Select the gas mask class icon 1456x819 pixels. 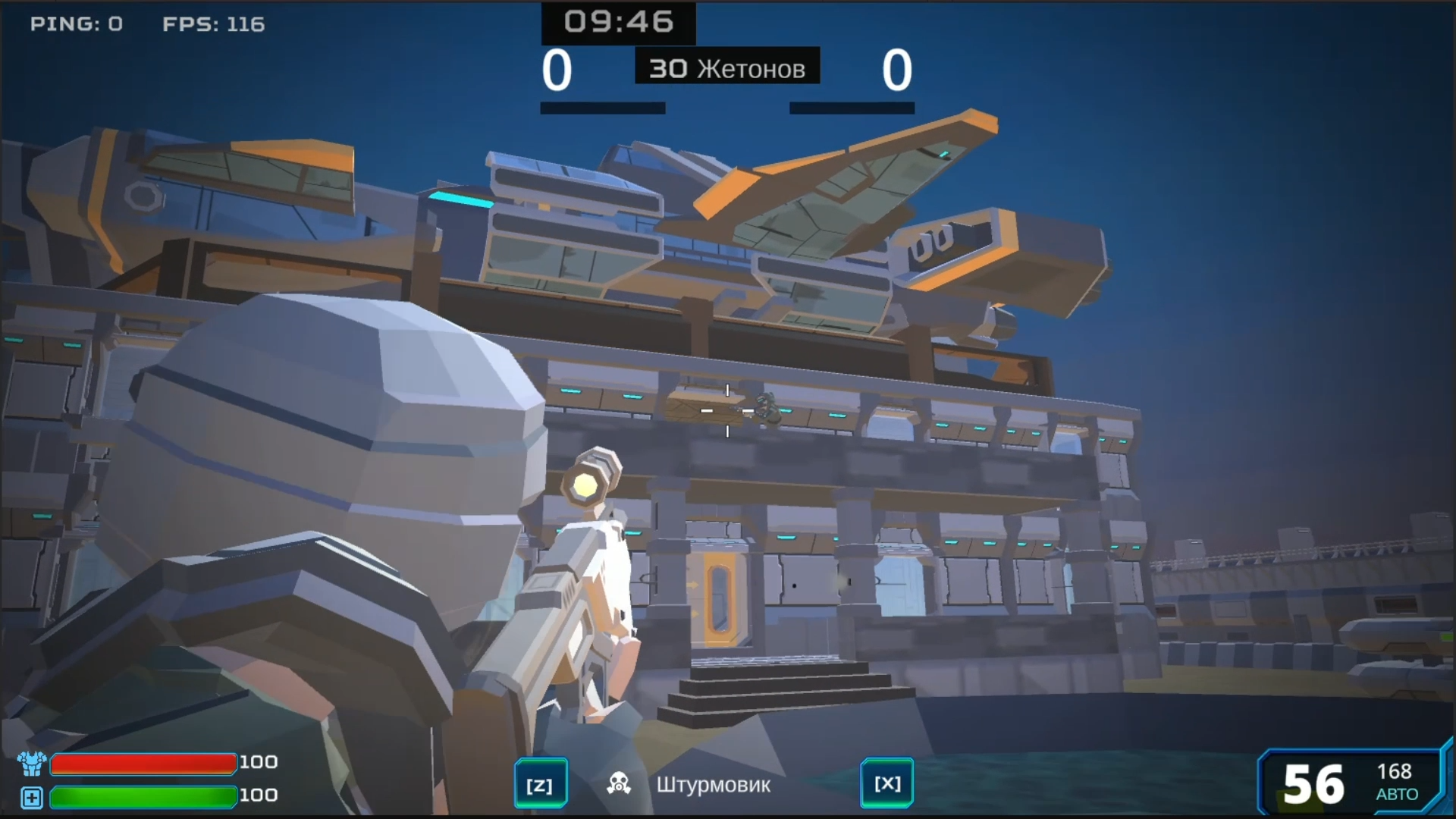pos(618,783)
